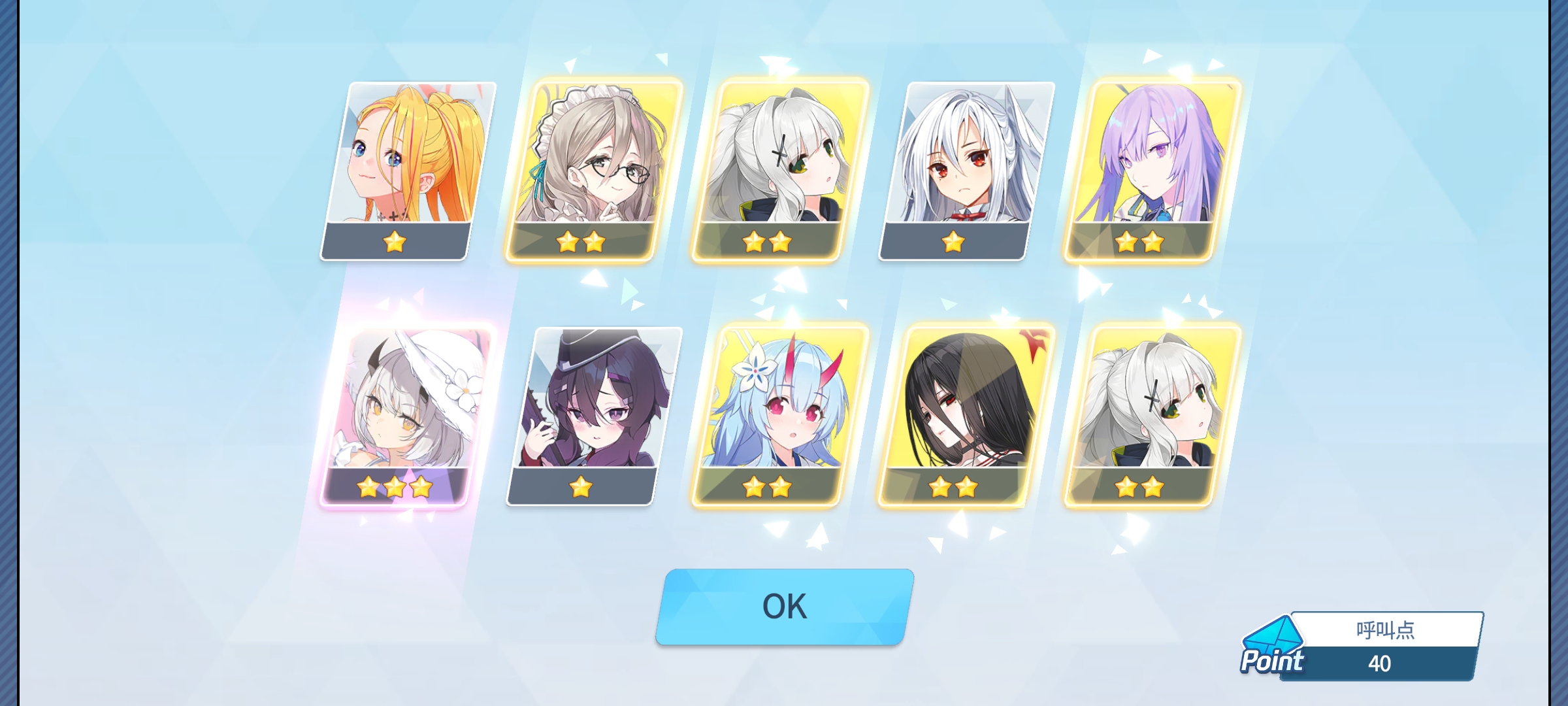1568x706 pixels.
Task: Choose the orange-haired one-star student card
Action: click(408, 170)
